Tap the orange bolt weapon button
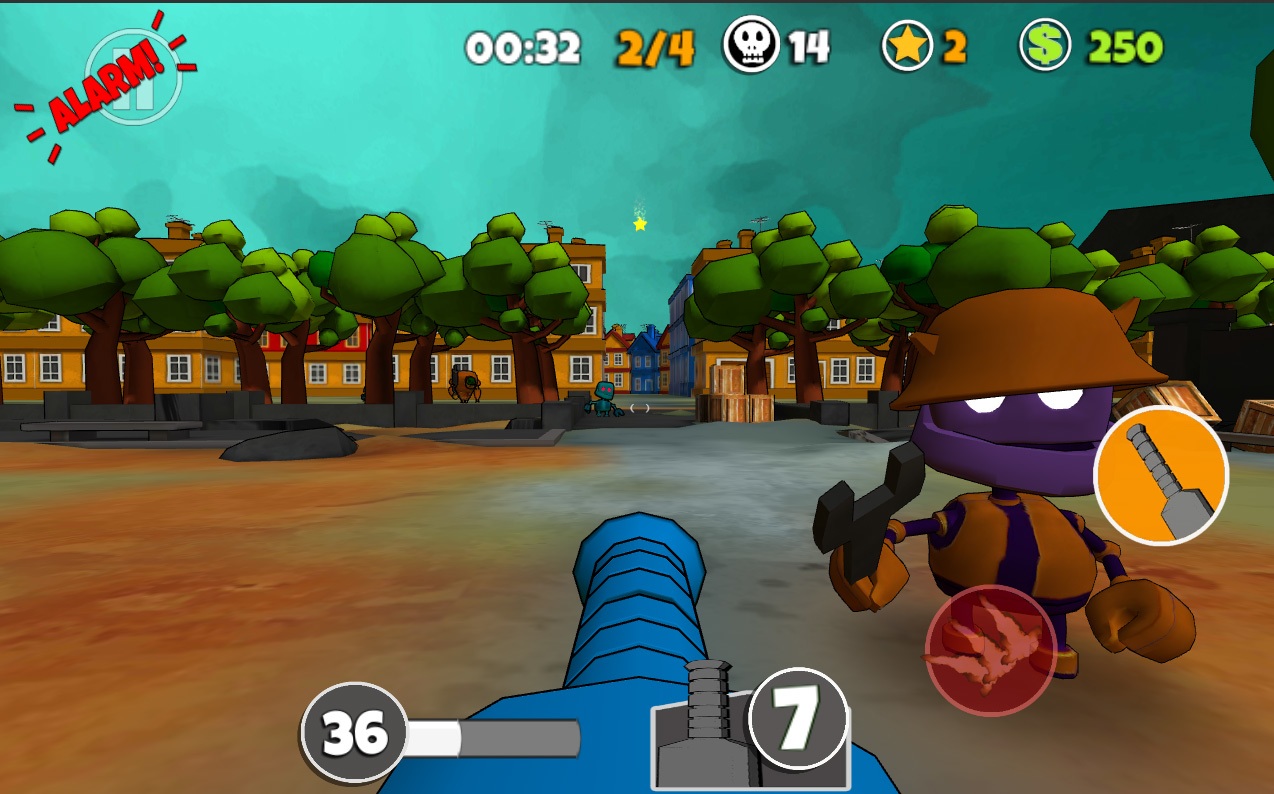 coord(1160,475)
